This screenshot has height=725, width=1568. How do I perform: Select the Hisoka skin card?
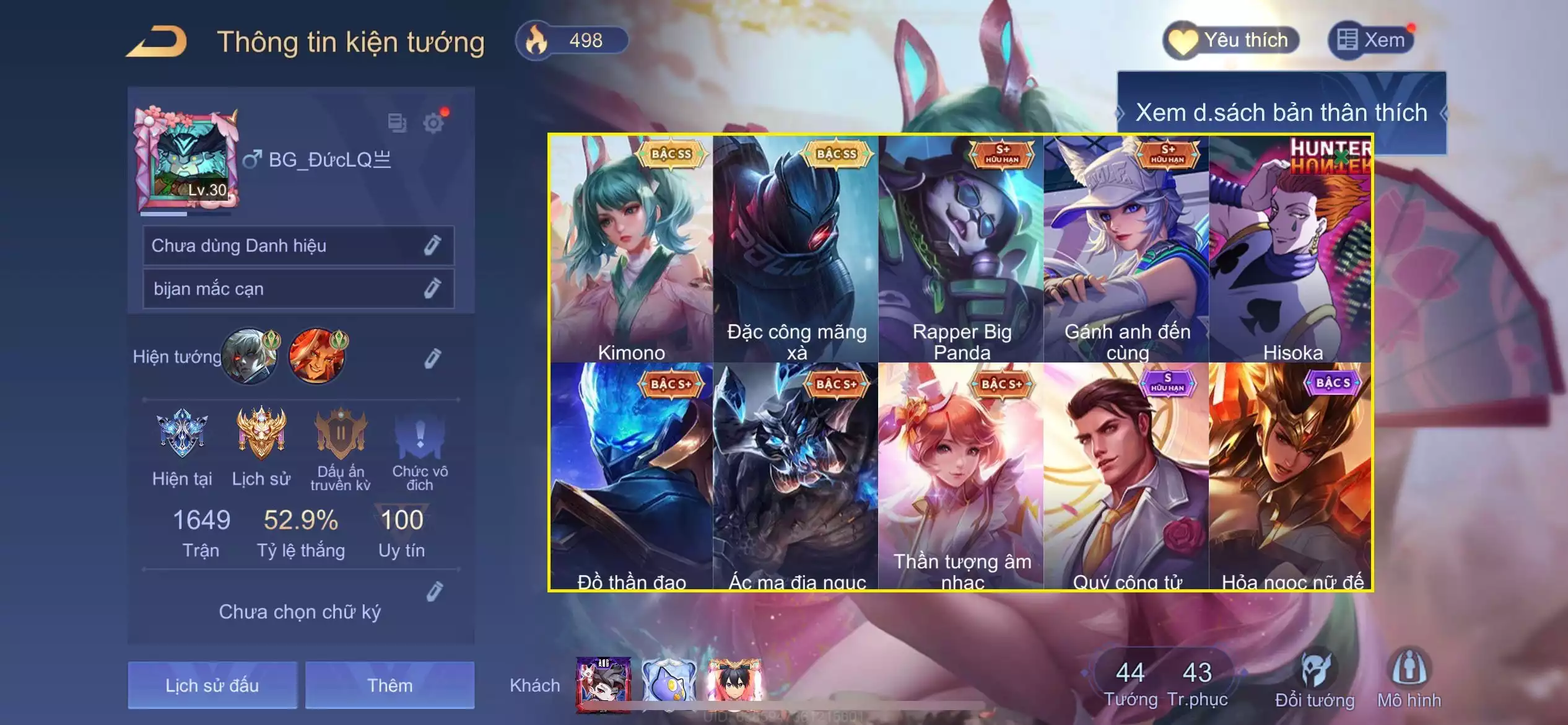[1291, 249]
